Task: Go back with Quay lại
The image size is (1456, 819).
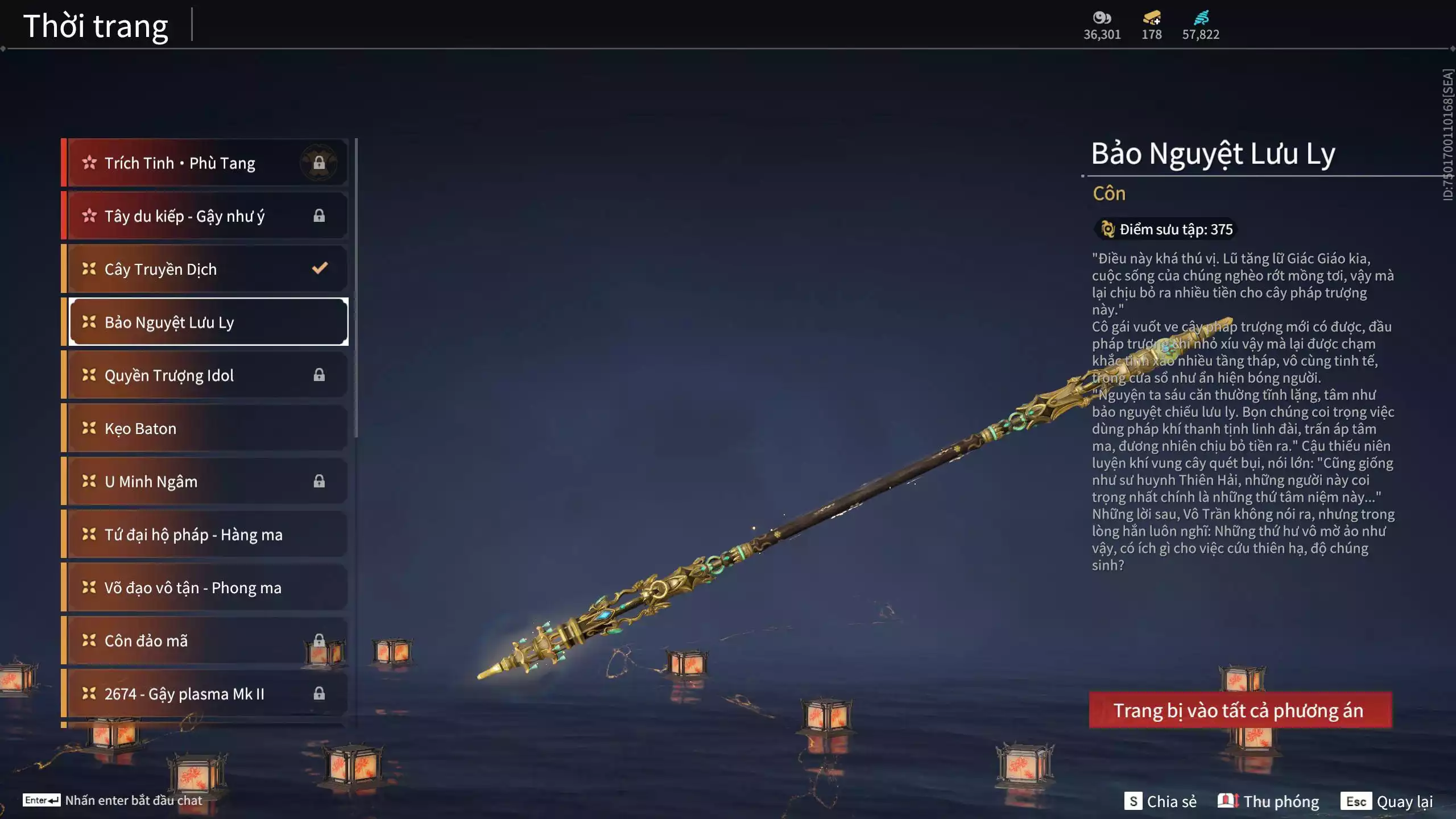Action: tap(1388, 801)
